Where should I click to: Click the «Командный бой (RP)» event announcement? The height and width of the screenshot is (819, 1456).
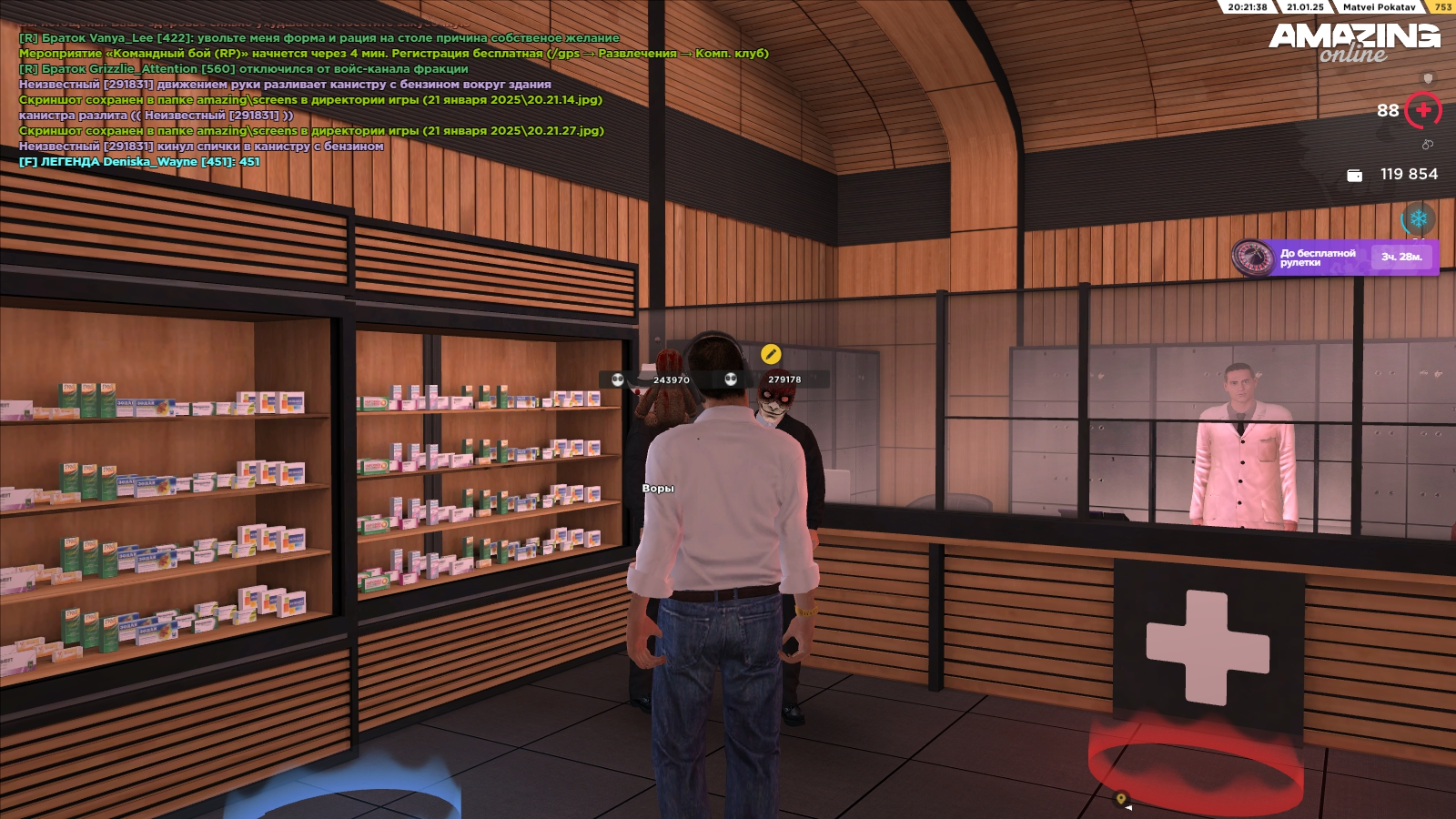pos(393,54)
